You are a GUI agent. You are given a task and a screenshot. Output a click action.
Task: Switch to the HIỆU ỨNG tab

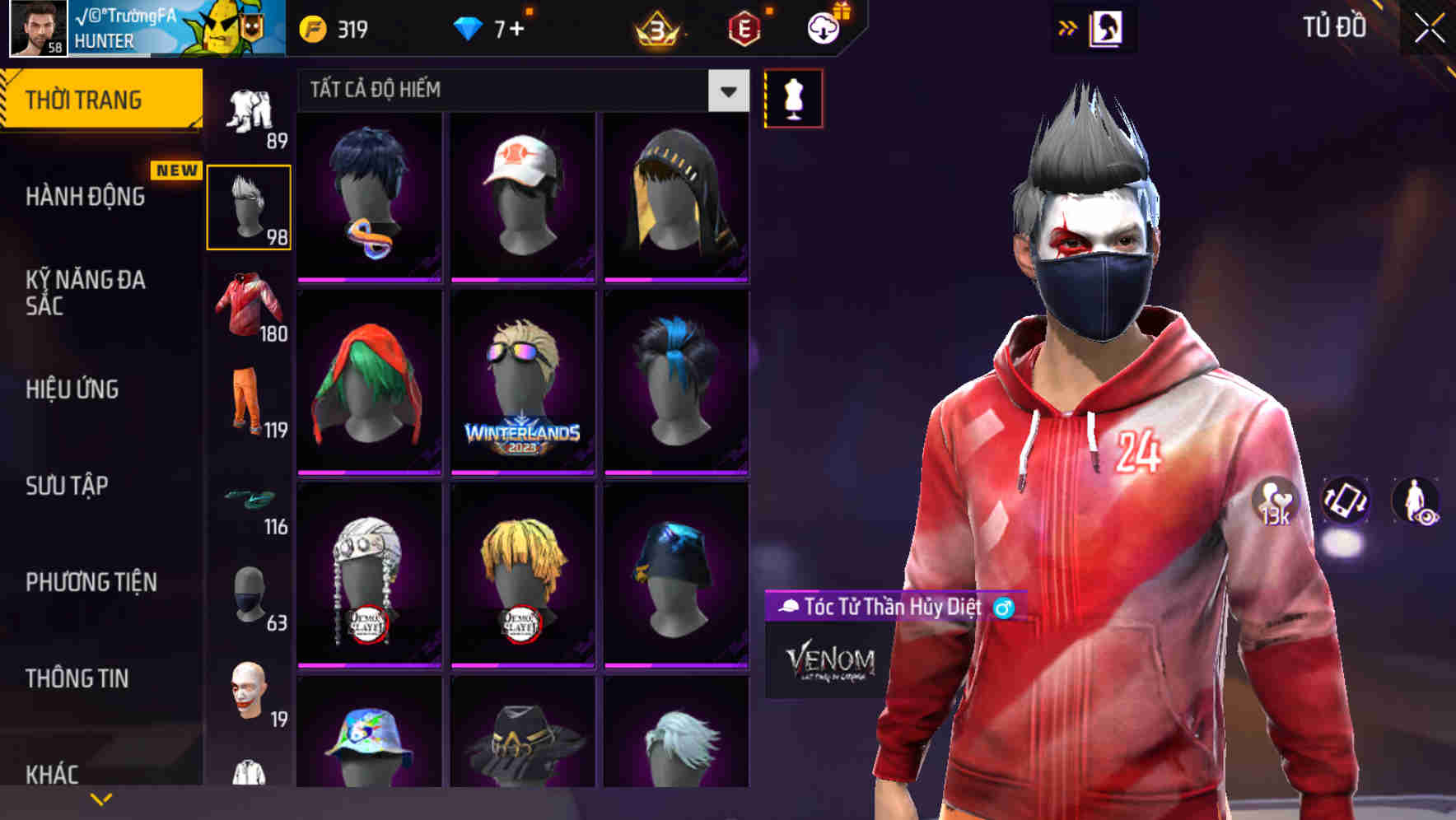coord(72,389)
